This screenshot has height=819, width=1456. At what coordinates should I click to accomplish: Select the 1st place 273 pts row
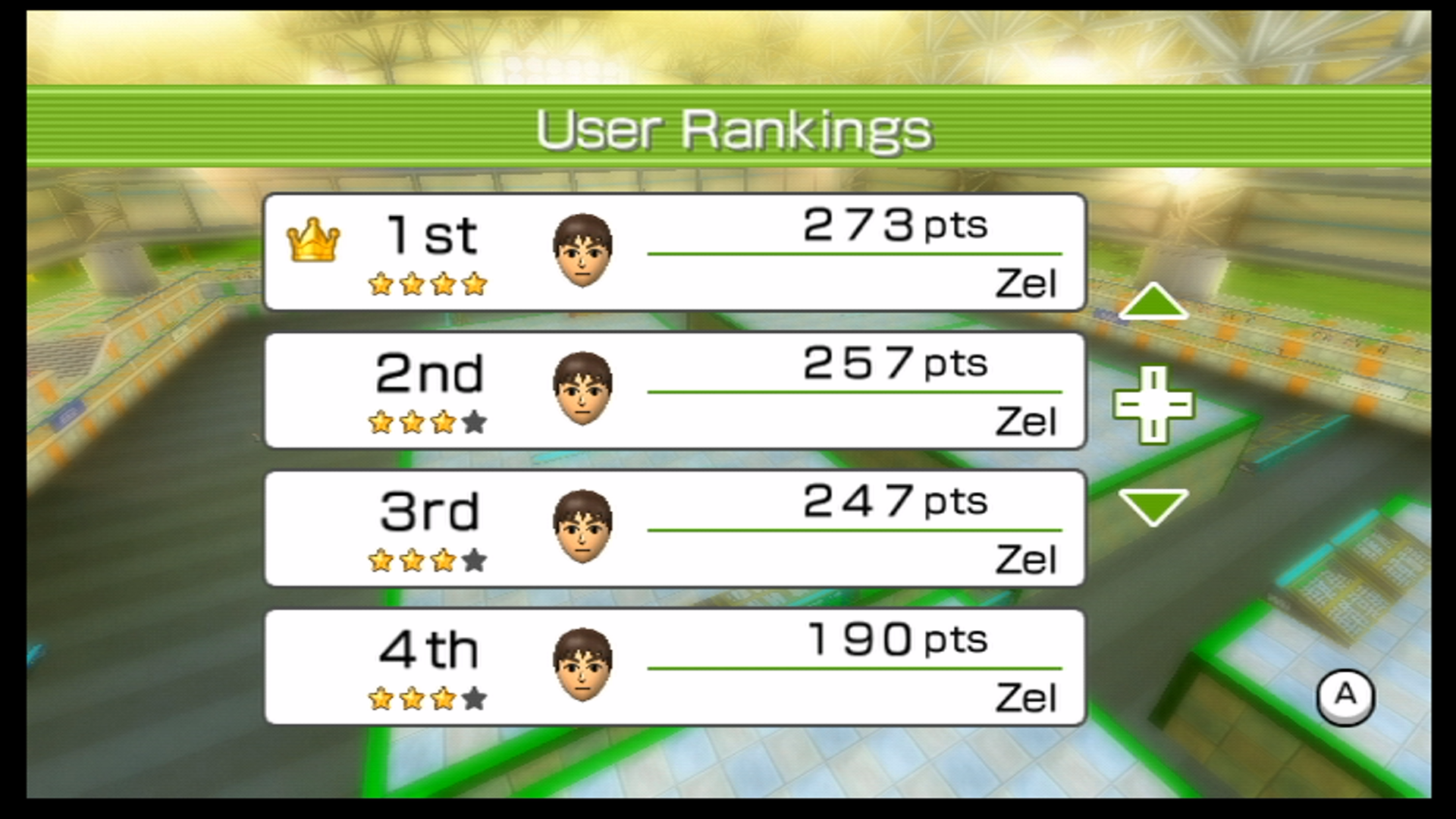tap(675, 252)
